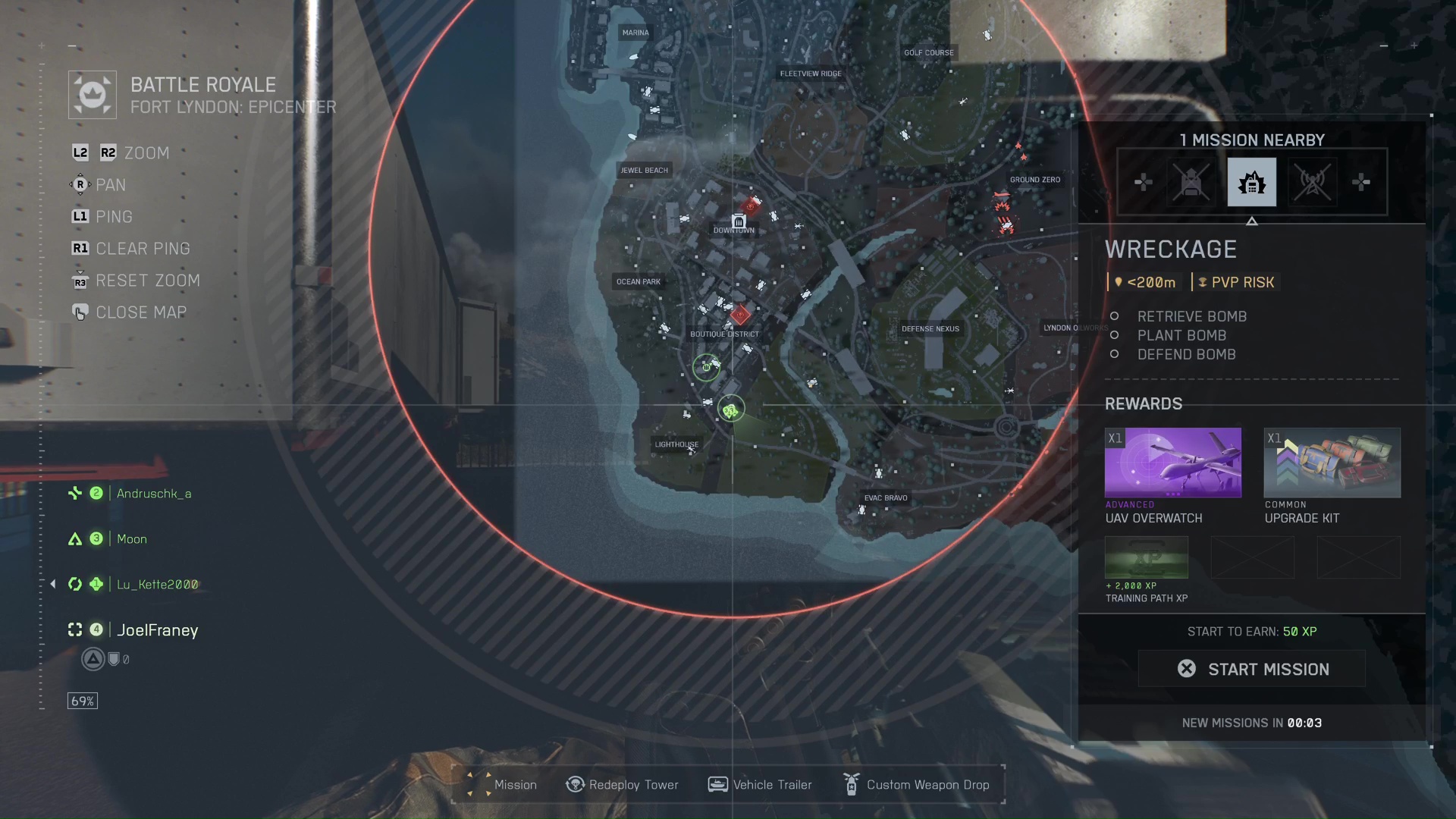
Task: Click the Redeploy Tower parachute icon
Action: 574,784
